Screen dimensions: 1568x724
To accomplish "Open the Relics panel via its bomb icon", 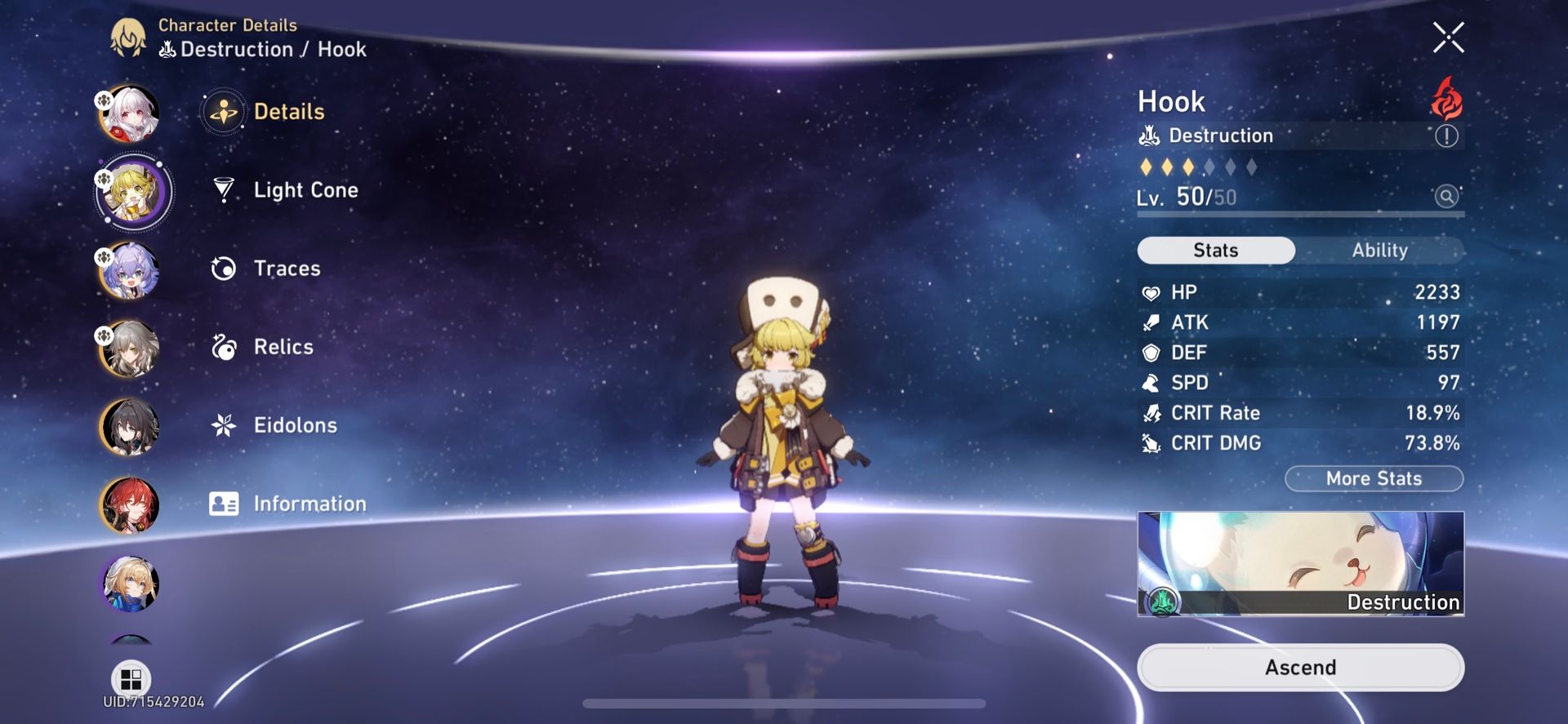I will (x=223, y=347).
